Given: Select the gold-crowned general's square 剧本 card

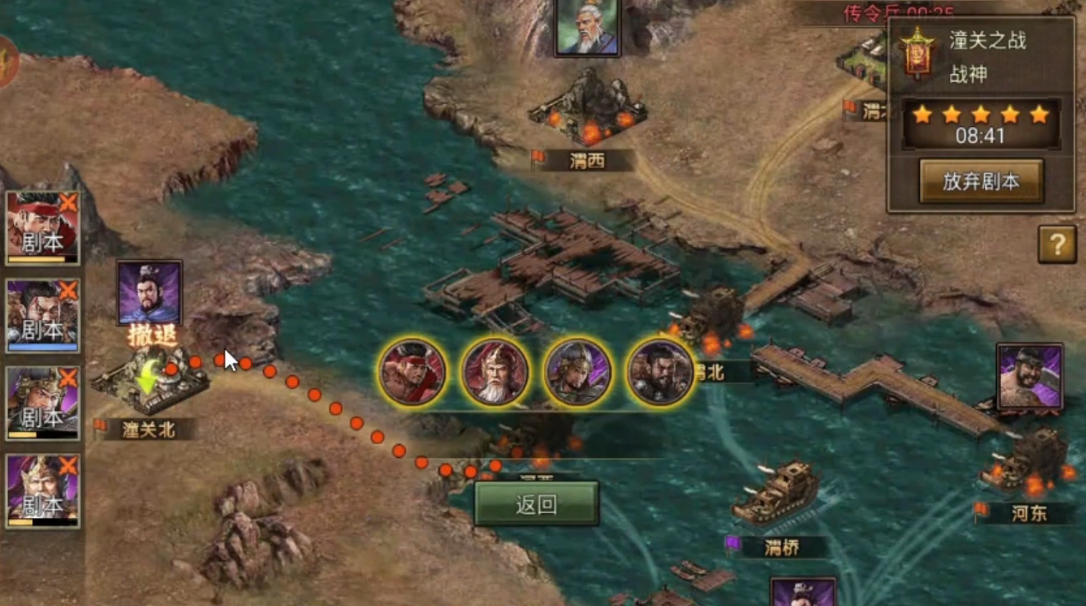Looking at the screenshot, I should (x=42, y=491).
